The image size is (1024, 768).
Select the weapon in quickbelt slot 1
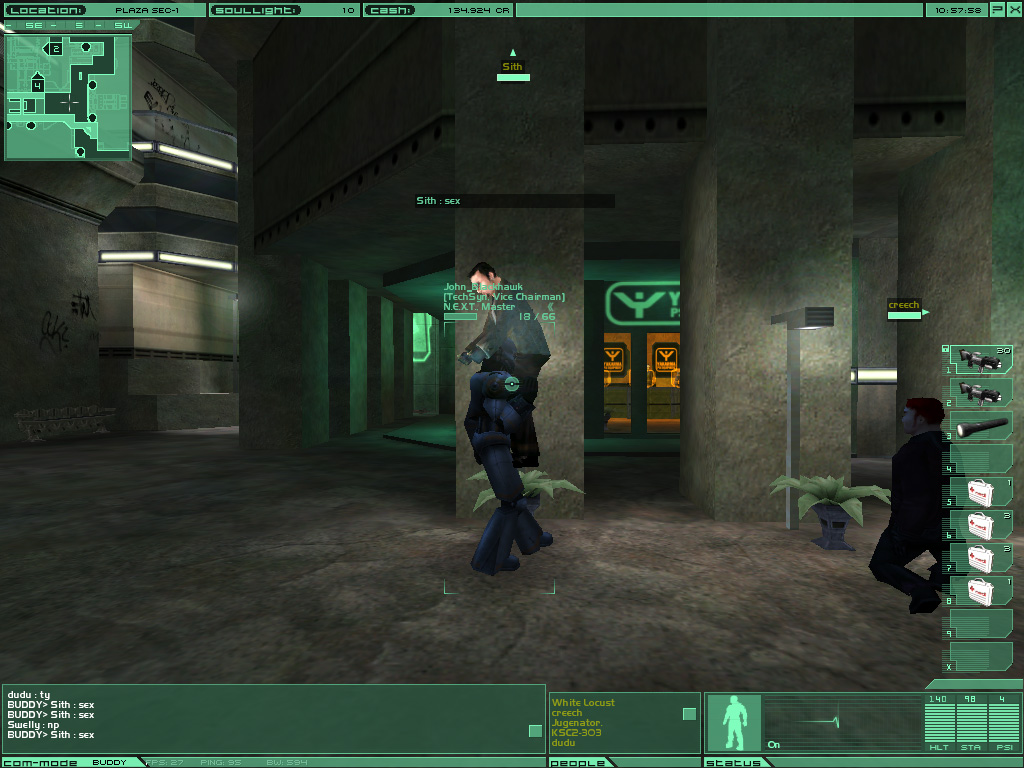click(x=980, y=360)
